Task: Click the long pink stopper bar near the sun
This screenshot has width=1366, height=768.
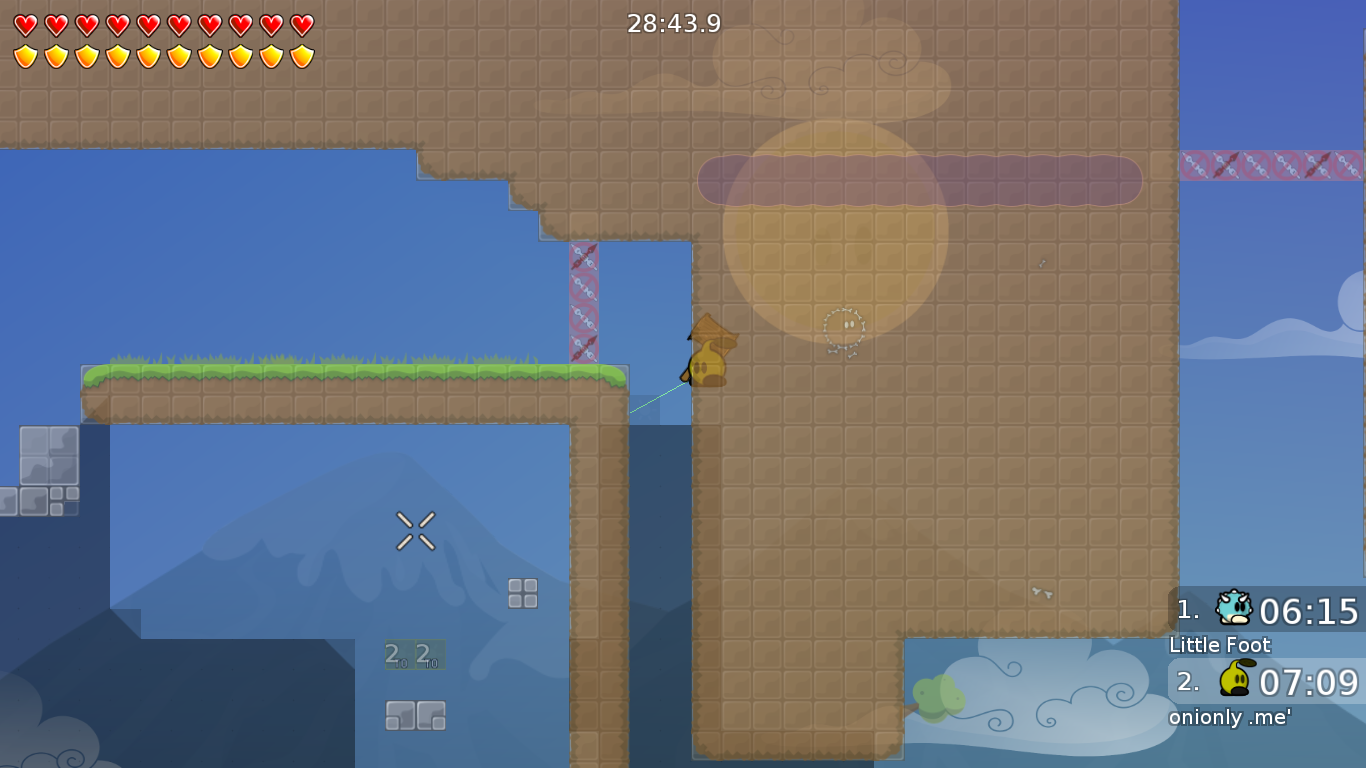Action: tap(918, 180)
